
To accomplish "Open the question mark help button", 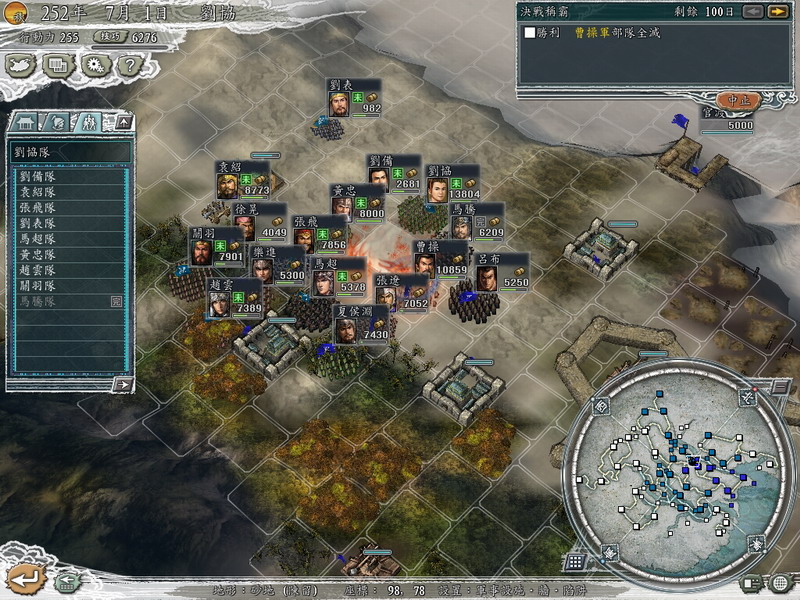I will (x=129, y=65).
